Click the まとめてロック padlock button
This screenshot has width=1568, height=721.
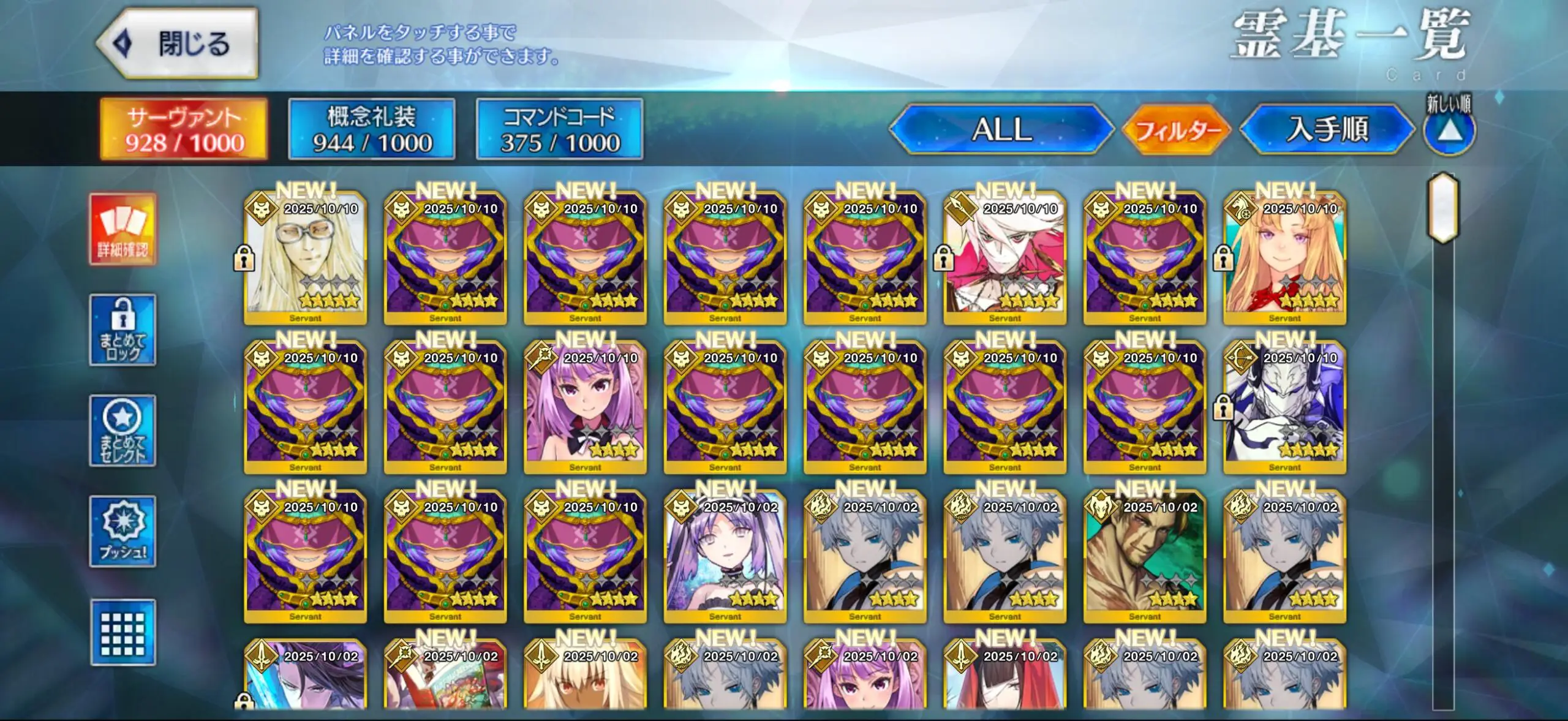[123, 330]
